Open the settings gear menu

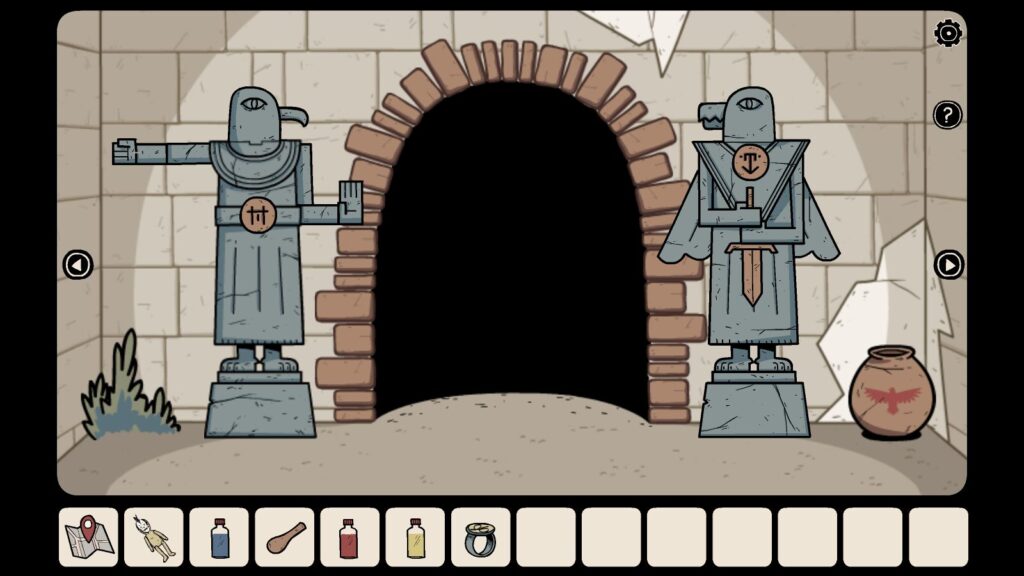[948, 34]
